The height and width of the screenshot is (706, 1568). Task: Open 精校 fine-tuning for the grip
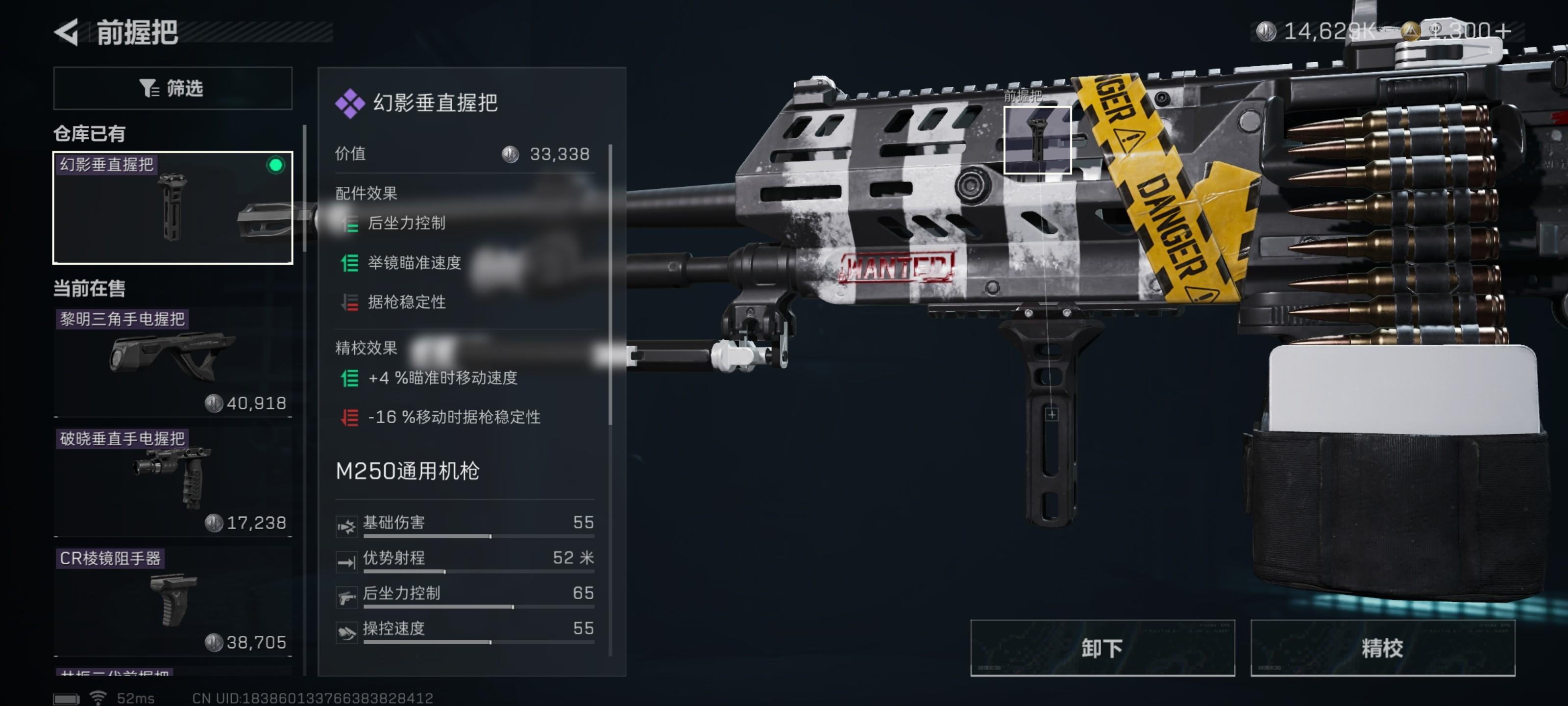[x=1382, y=648]
